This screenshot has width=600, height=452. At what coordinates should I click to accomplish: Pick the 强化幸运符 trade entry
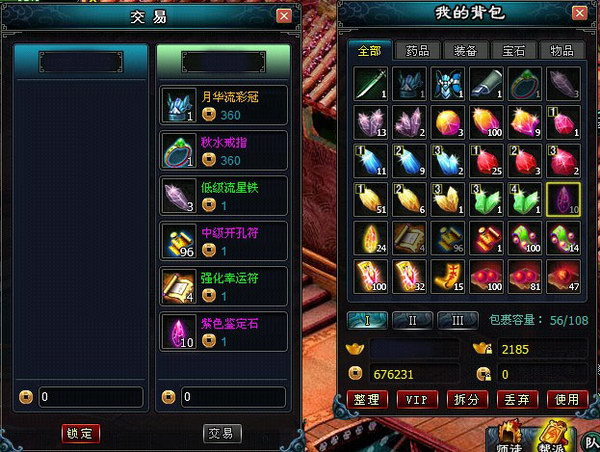224,287
